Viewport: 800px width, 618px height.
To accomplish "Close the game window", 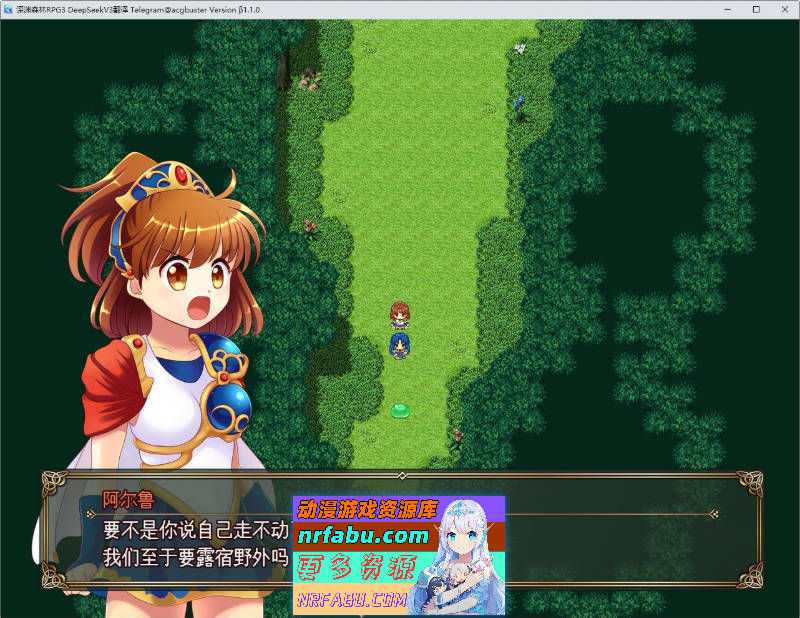I will point(785,9).
